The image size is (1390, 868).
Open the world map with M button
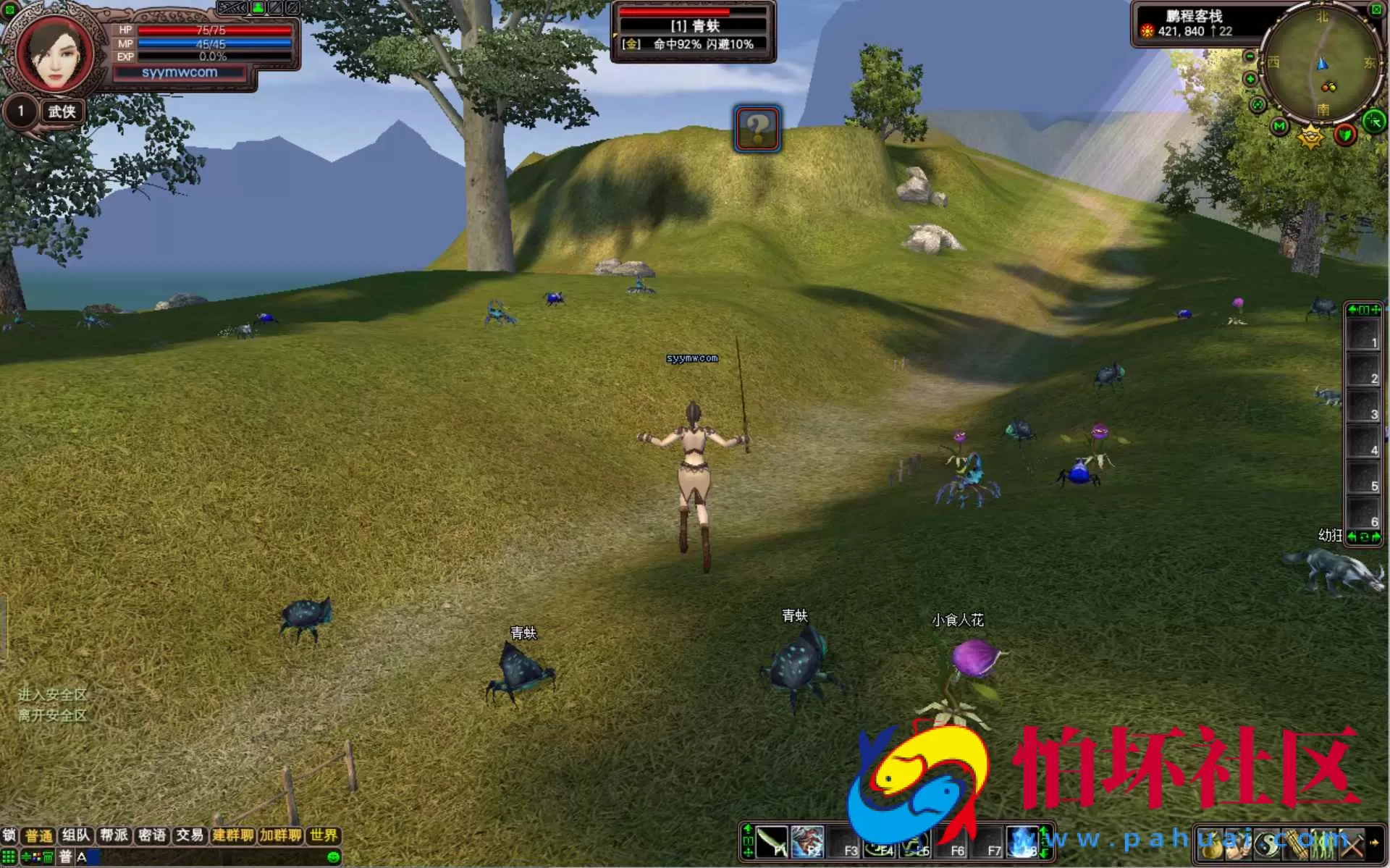(x=1280, y=127)
